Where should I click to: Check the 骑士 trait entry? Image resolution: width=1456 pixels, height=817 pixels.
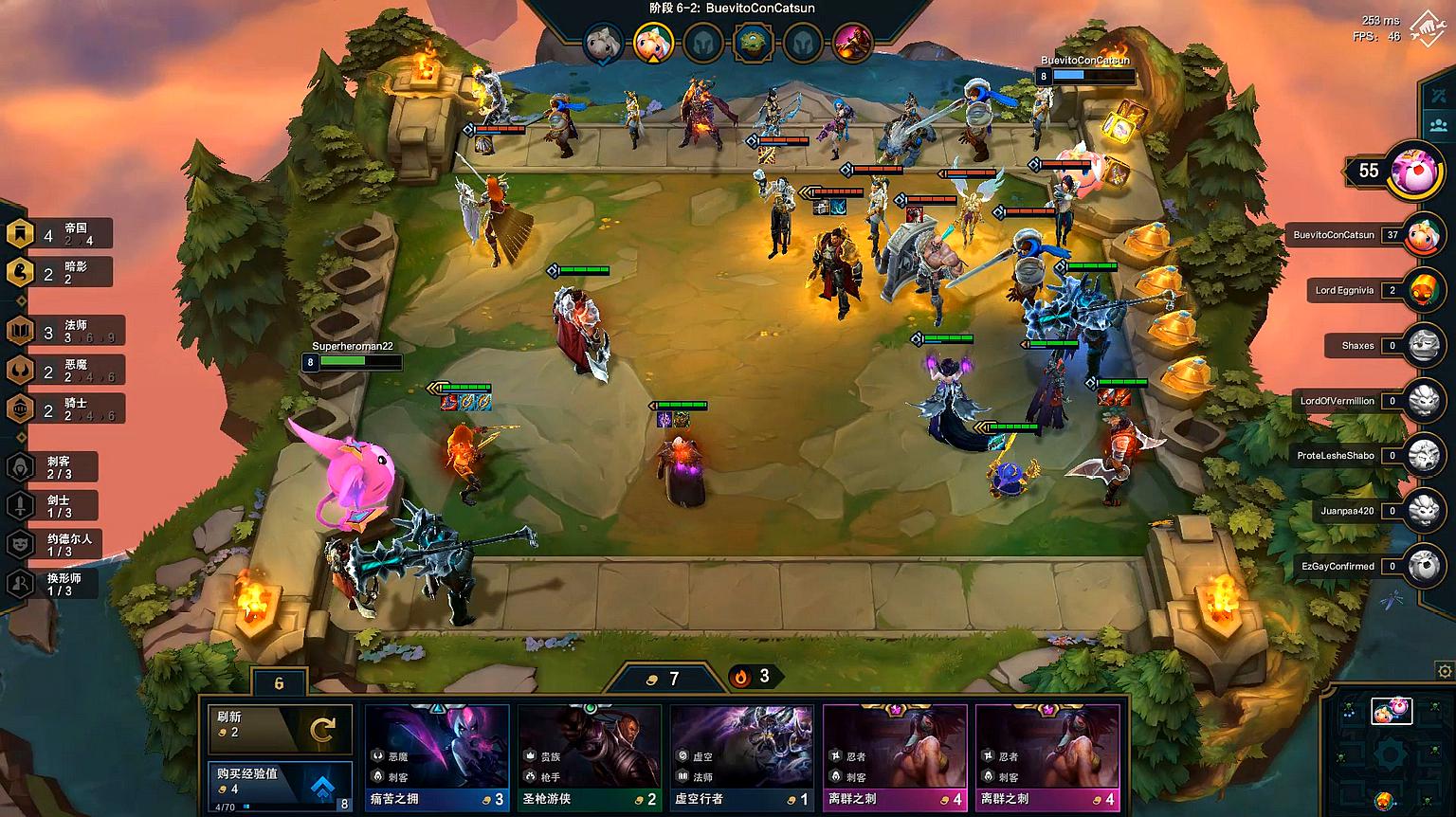pyautogui.click(x=64, y=408)
